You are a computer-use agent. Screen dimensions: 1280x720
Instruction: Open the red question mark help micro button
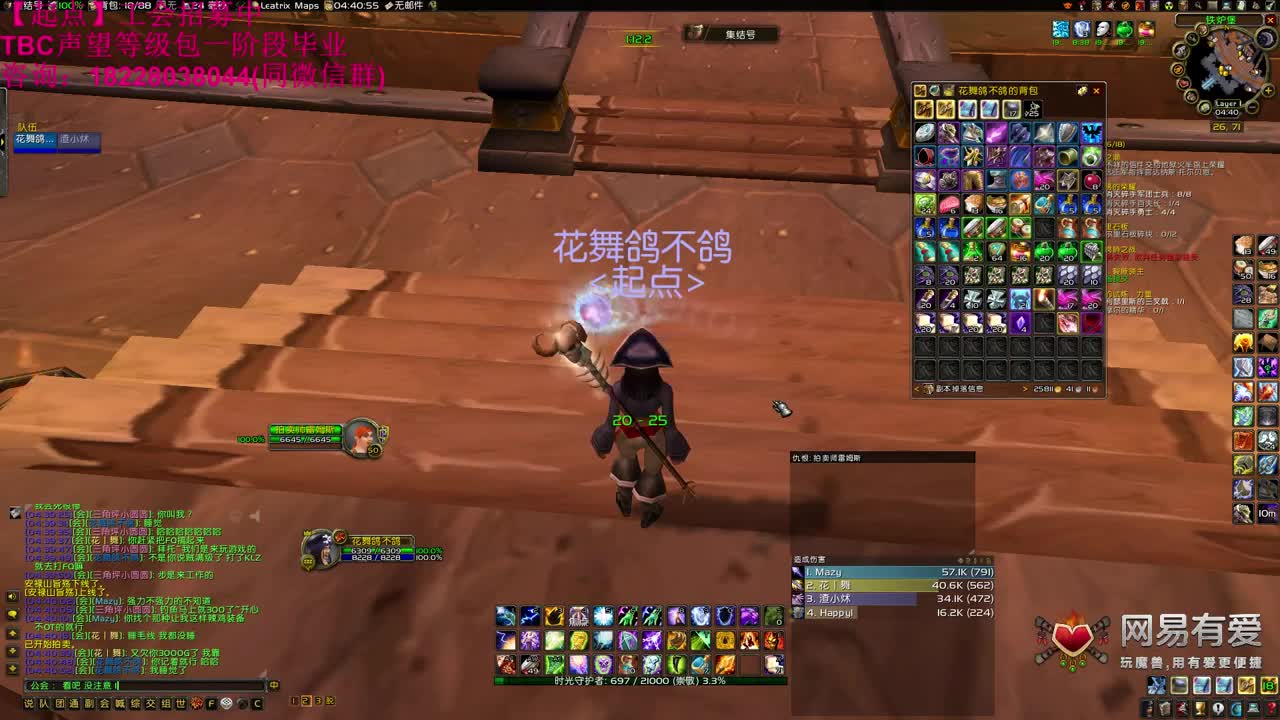pos(1272,708)
